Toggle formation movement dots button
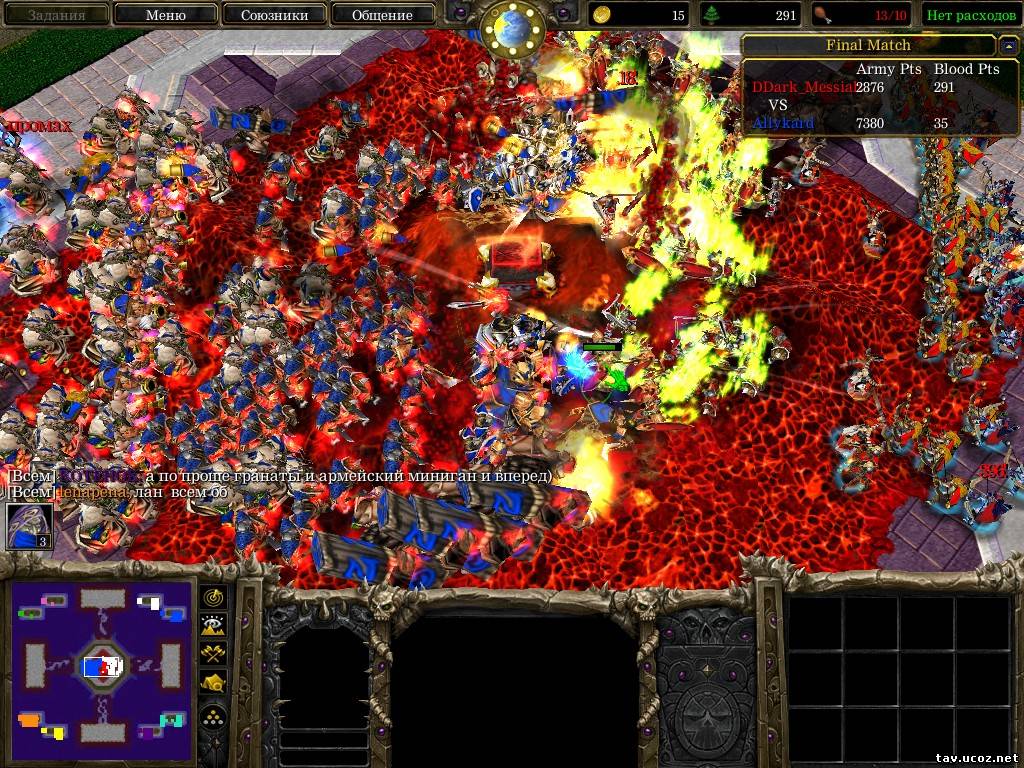 pyautogui.click(x=214, y=716)
